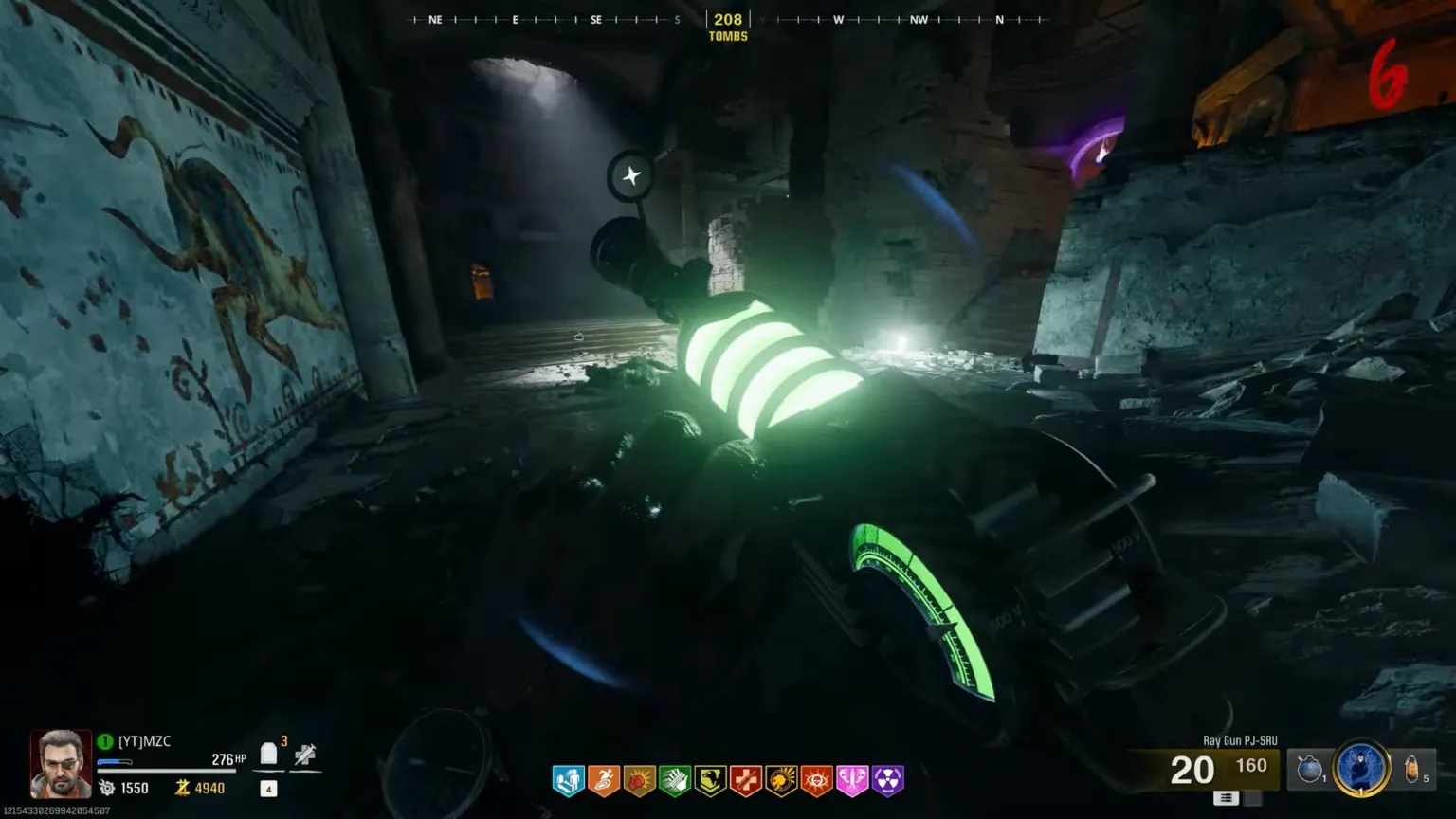The image size is (1456, 819).
Task: Click the 276 HP health bar
Action: click(223, 758)
